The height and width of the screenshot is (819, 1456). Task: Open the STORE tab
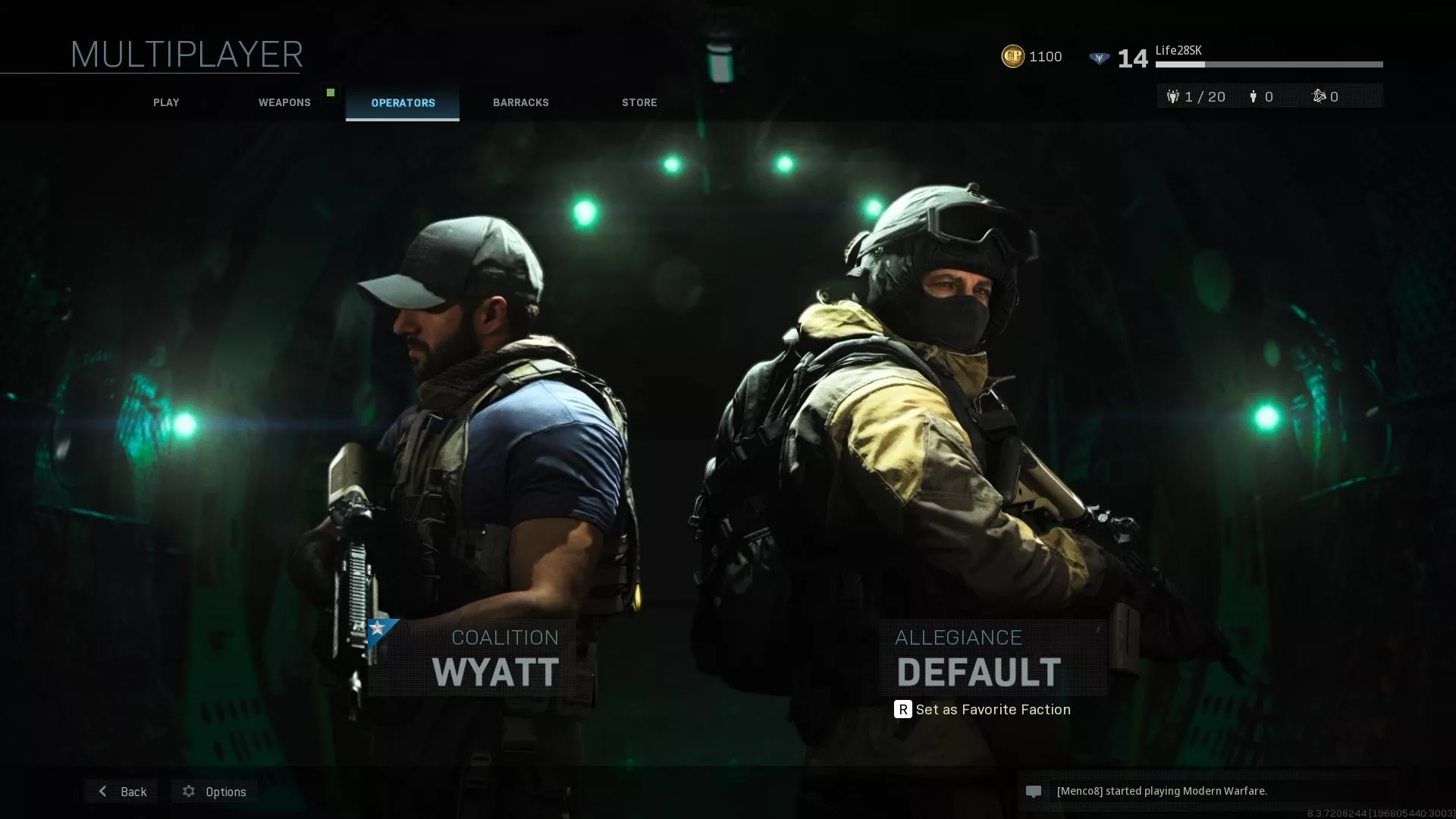point(639,102)
